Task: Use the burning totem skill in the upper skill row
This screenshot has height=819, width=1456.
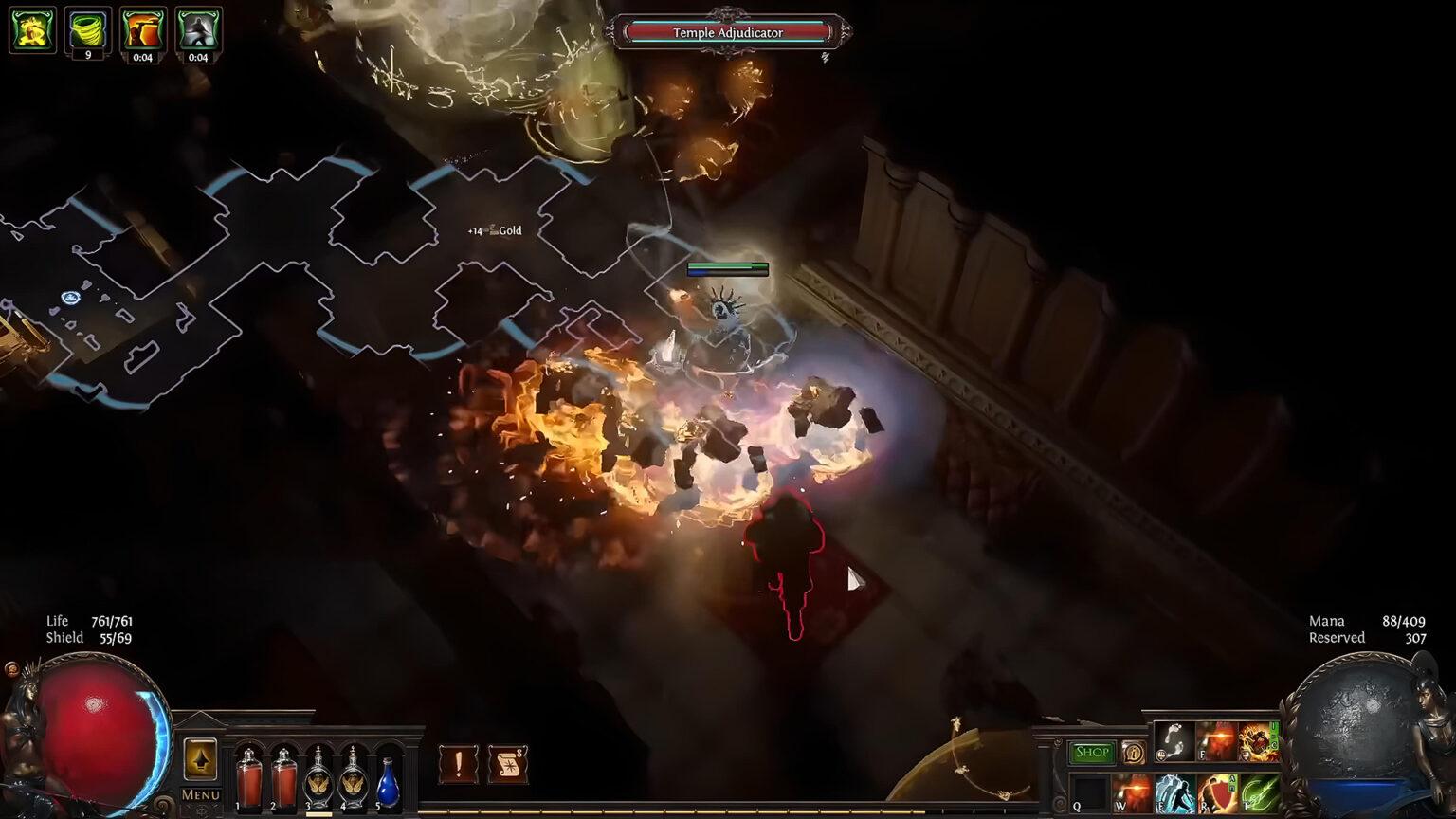Action: coord(1259,741)
